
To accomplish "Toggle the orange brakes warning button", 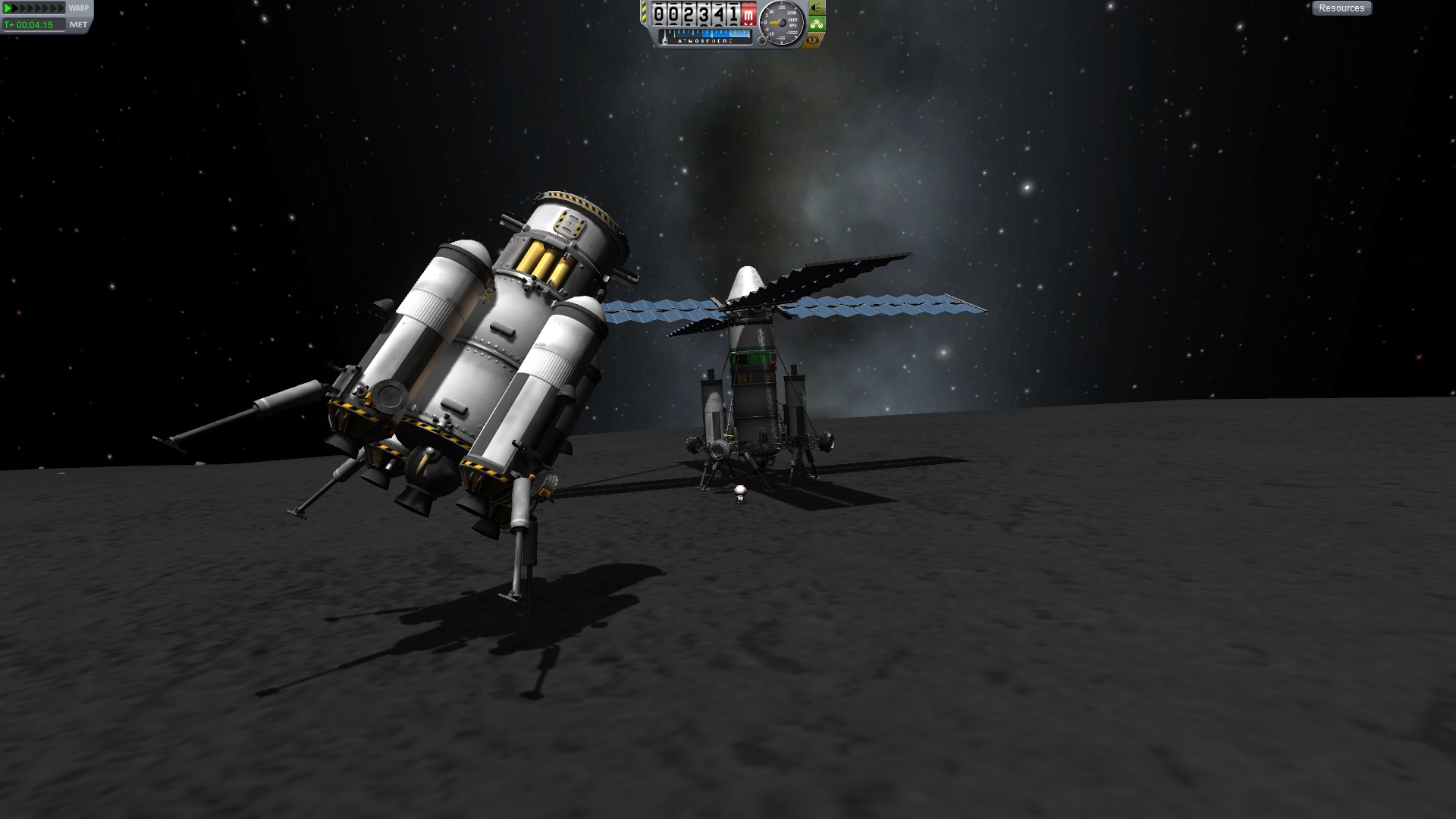I will (814, 39).
